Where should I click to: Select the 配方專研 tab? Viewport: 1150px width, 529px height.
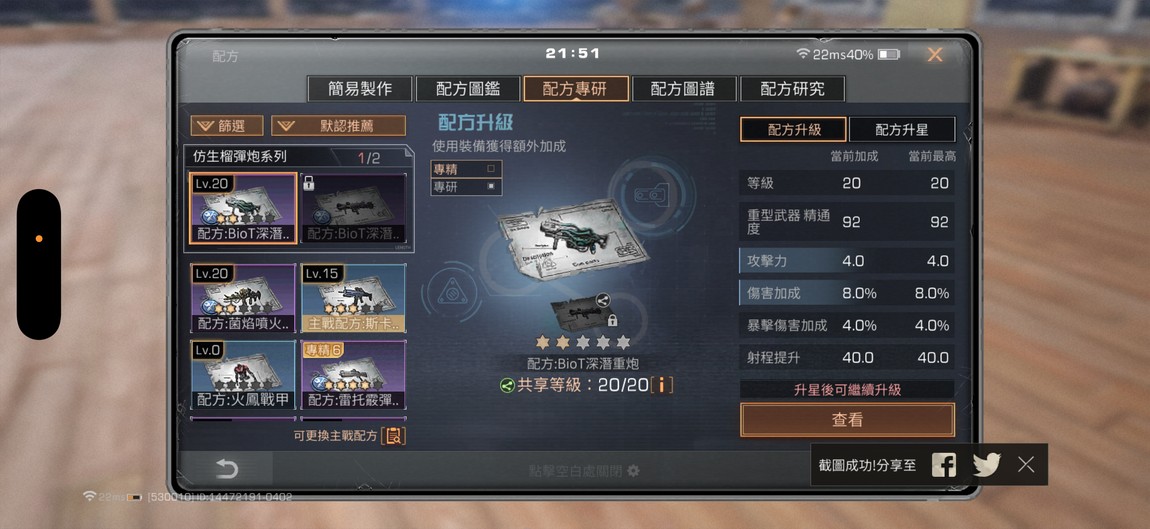coord(576,89)
